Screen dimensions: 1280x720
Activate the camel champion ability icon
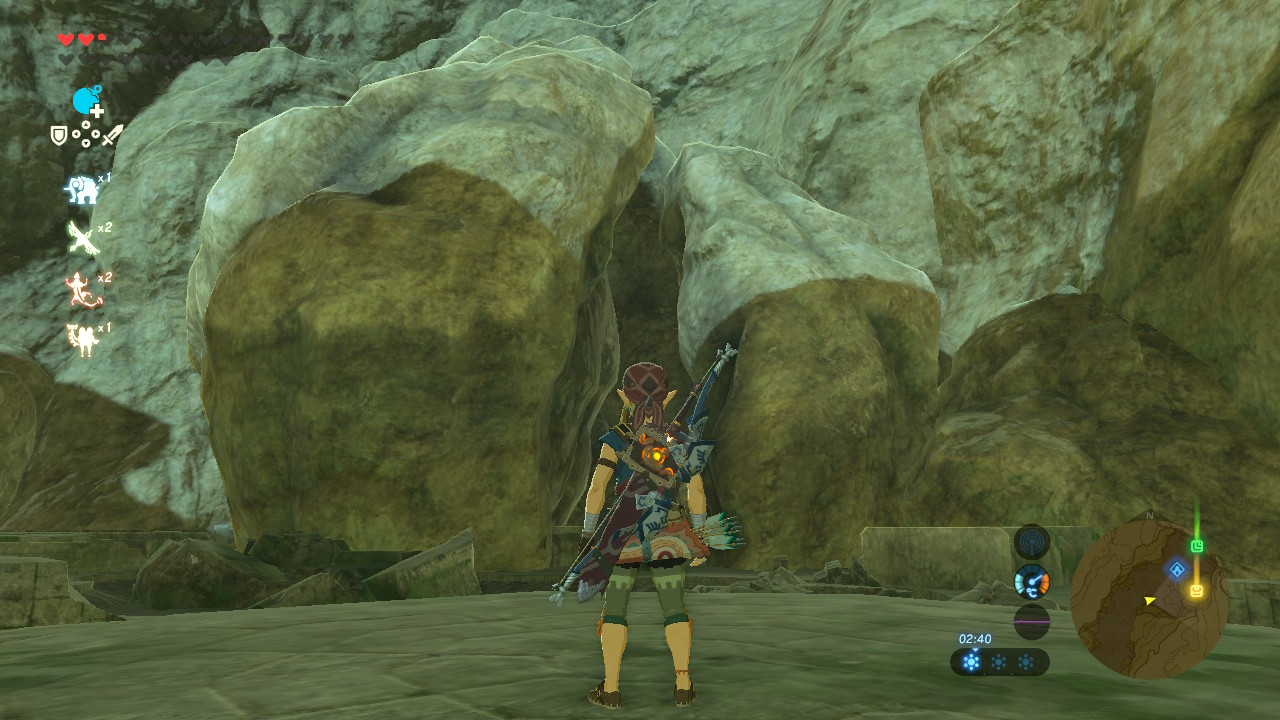coord(82,338)
